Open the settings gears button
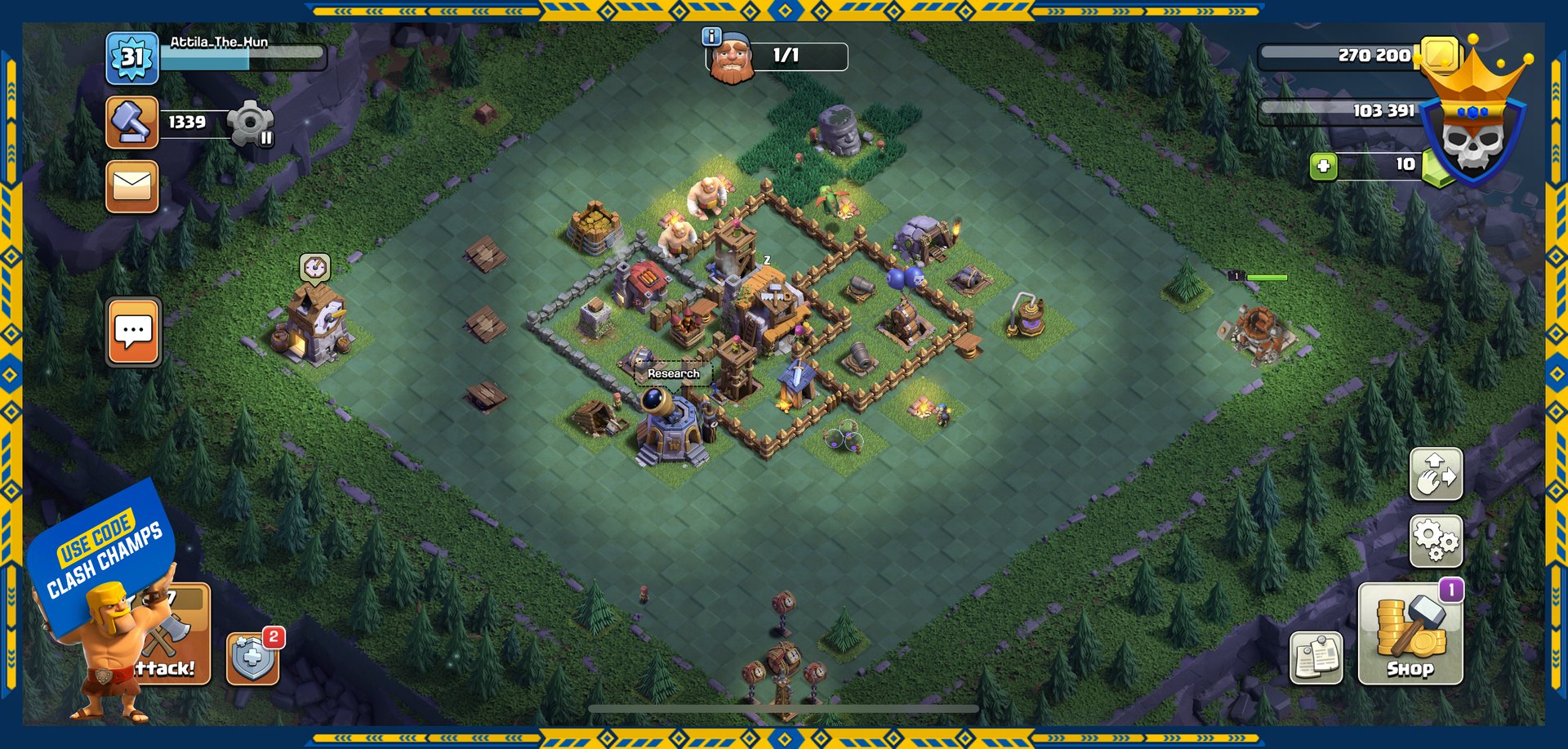This screenshot has width=1568, height=749. pyautogui.click(x=1436, y=541)
